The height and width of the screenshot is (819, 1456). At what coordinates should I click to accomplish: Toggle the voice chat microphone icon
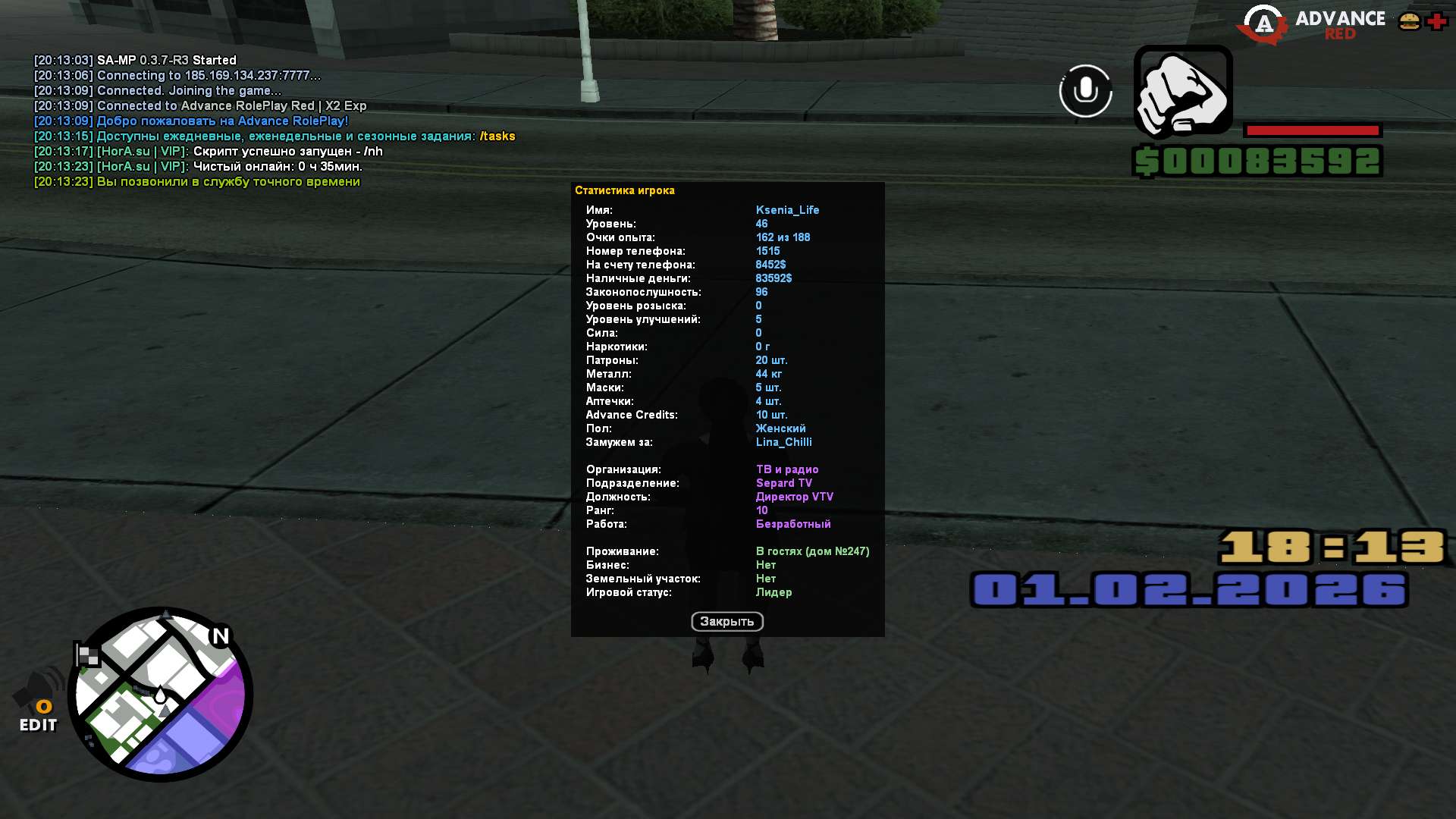[x=1085, y=91]
